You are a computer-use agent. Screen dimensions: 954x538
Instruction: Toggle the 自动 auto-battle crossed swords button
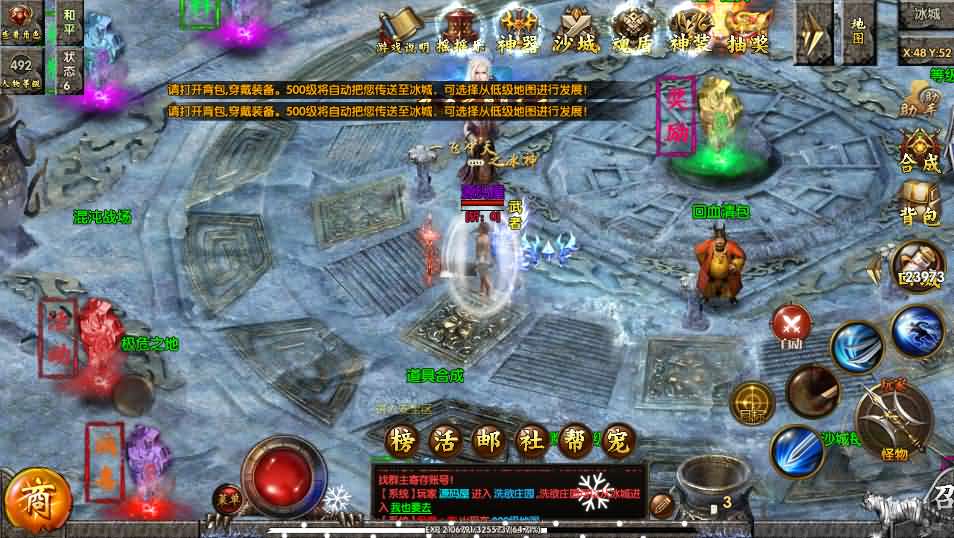[792, 323]
